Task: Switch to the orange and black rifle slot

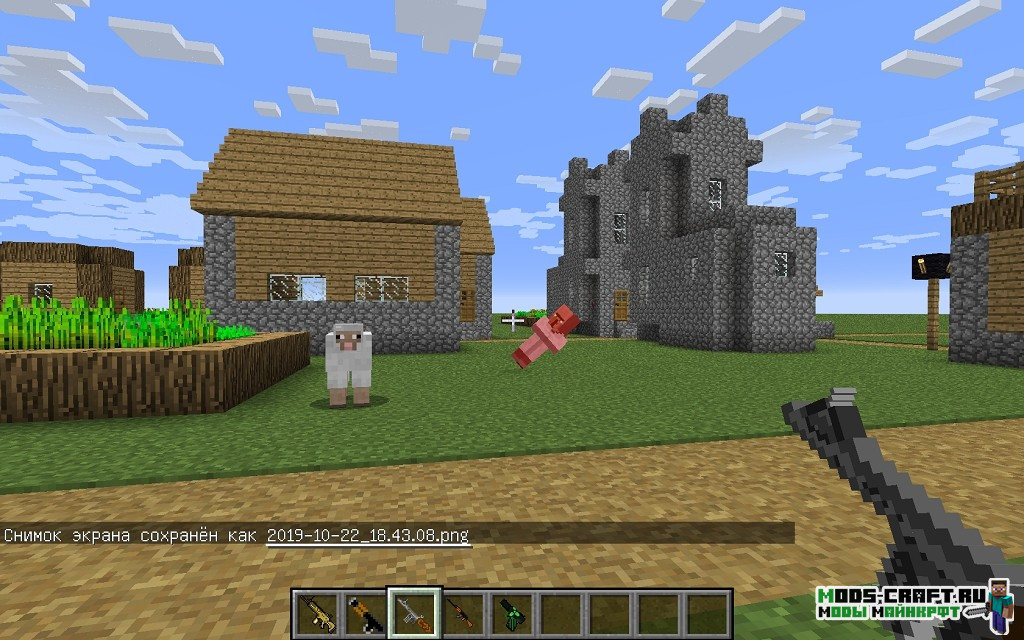Action: (457, 611)
